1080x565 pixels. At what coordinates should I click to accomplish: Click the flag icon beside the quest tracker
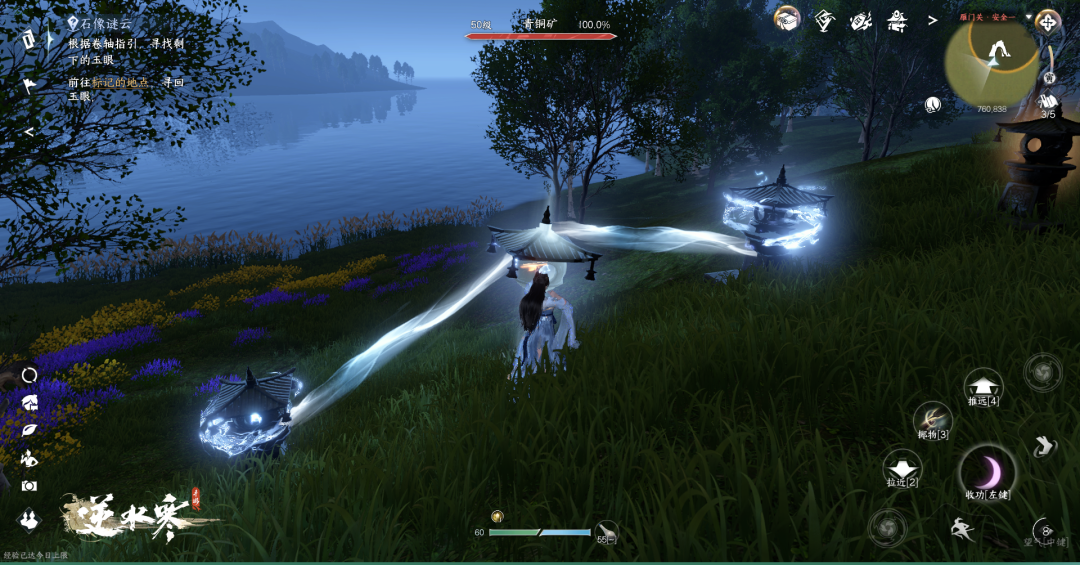[30, 84]
